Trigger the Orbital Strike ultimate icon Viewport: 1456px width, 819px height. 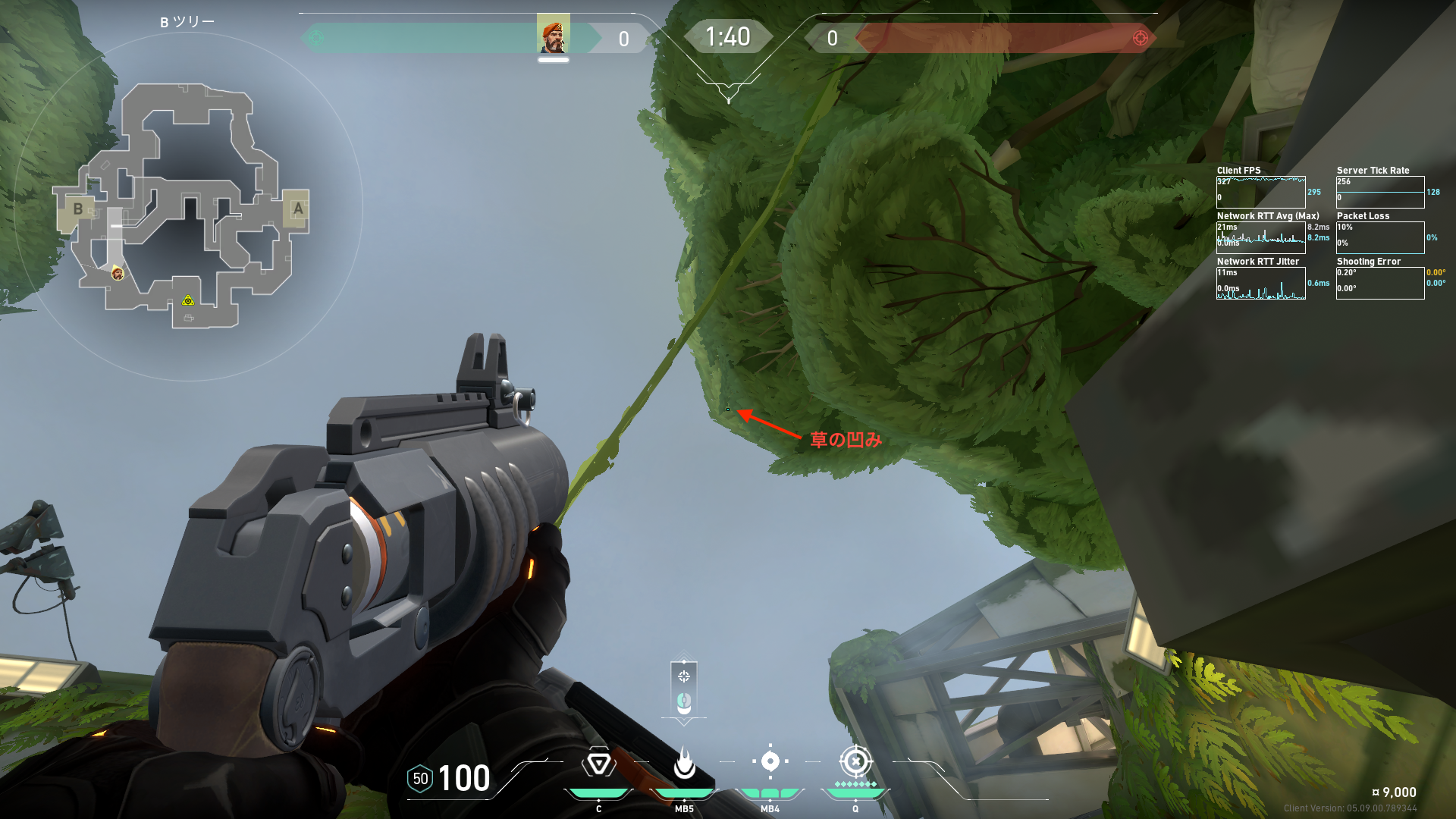[x=855, y=761]
